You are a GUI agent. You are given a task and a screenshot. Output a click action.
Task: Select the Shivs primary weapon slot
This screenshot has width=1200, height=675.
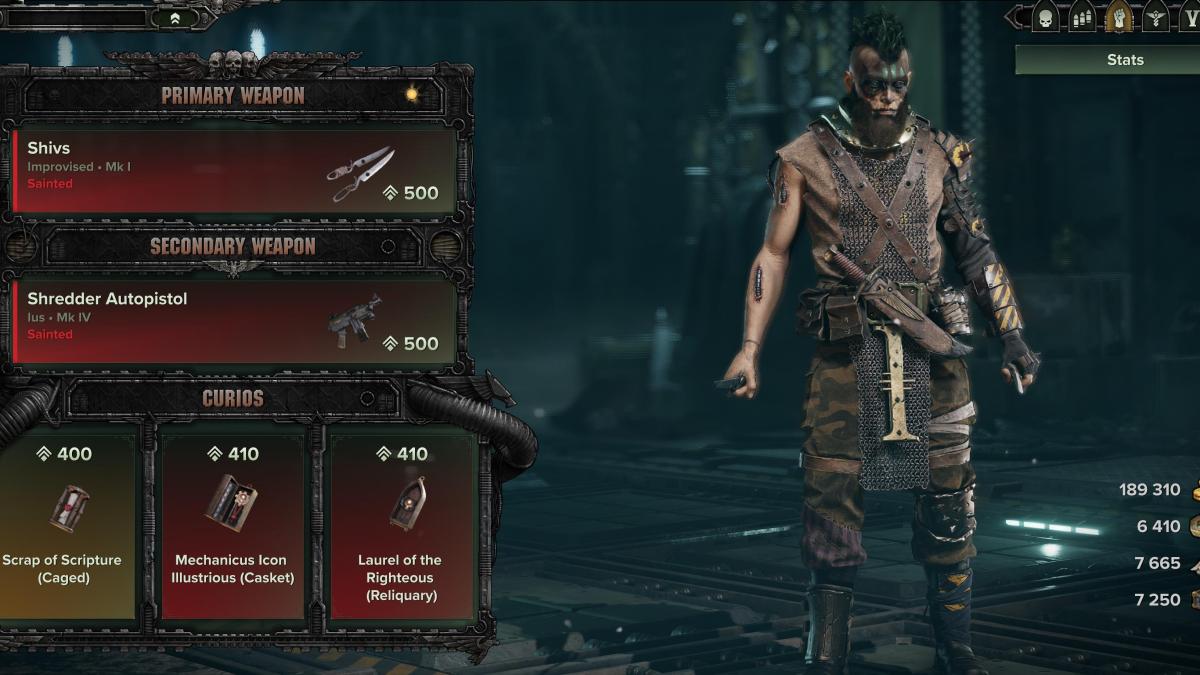(235, 169)
